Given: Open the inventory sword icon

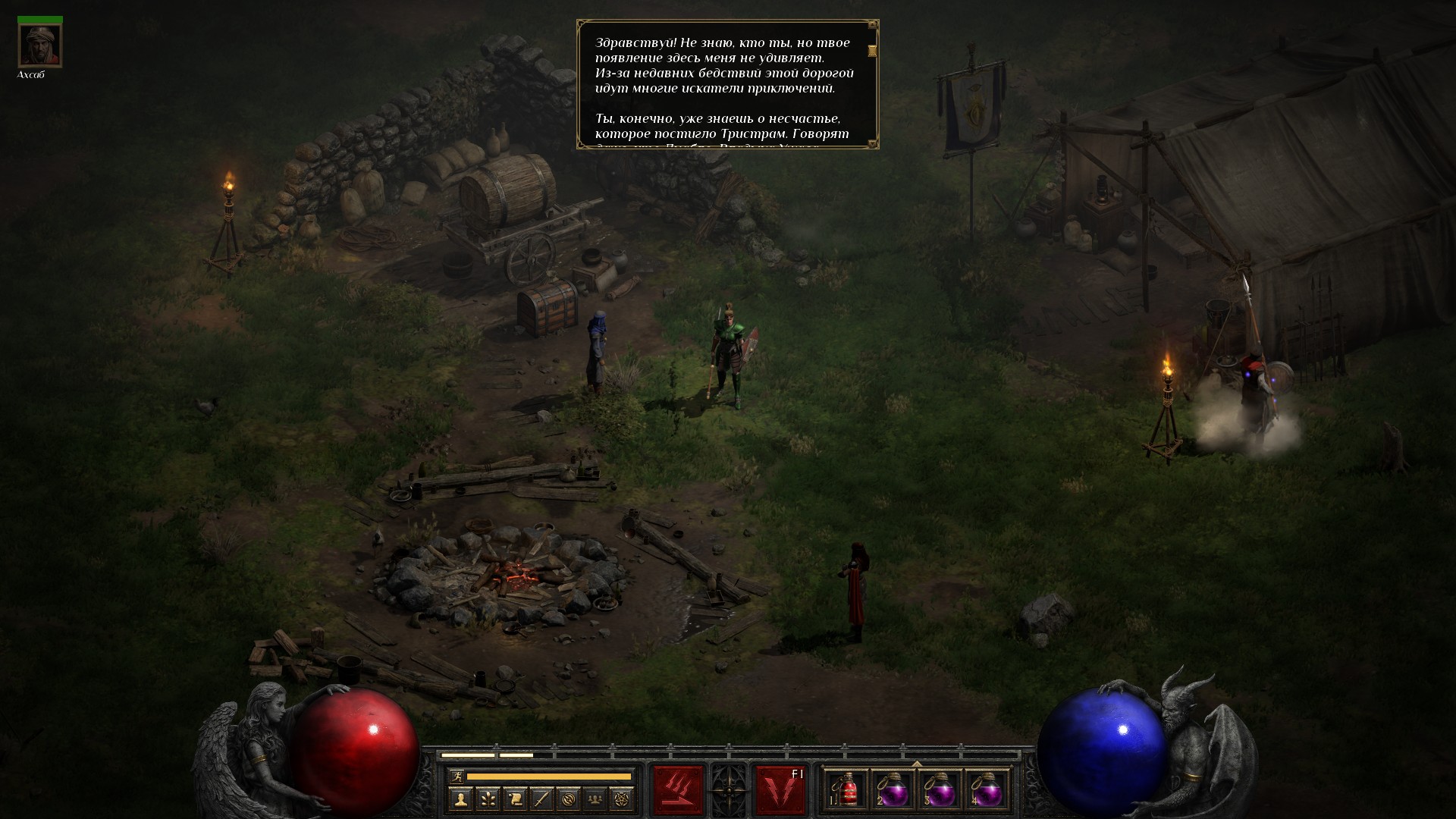Looking at the screenshot, I should pyautogui.click(x=541, y=799).
